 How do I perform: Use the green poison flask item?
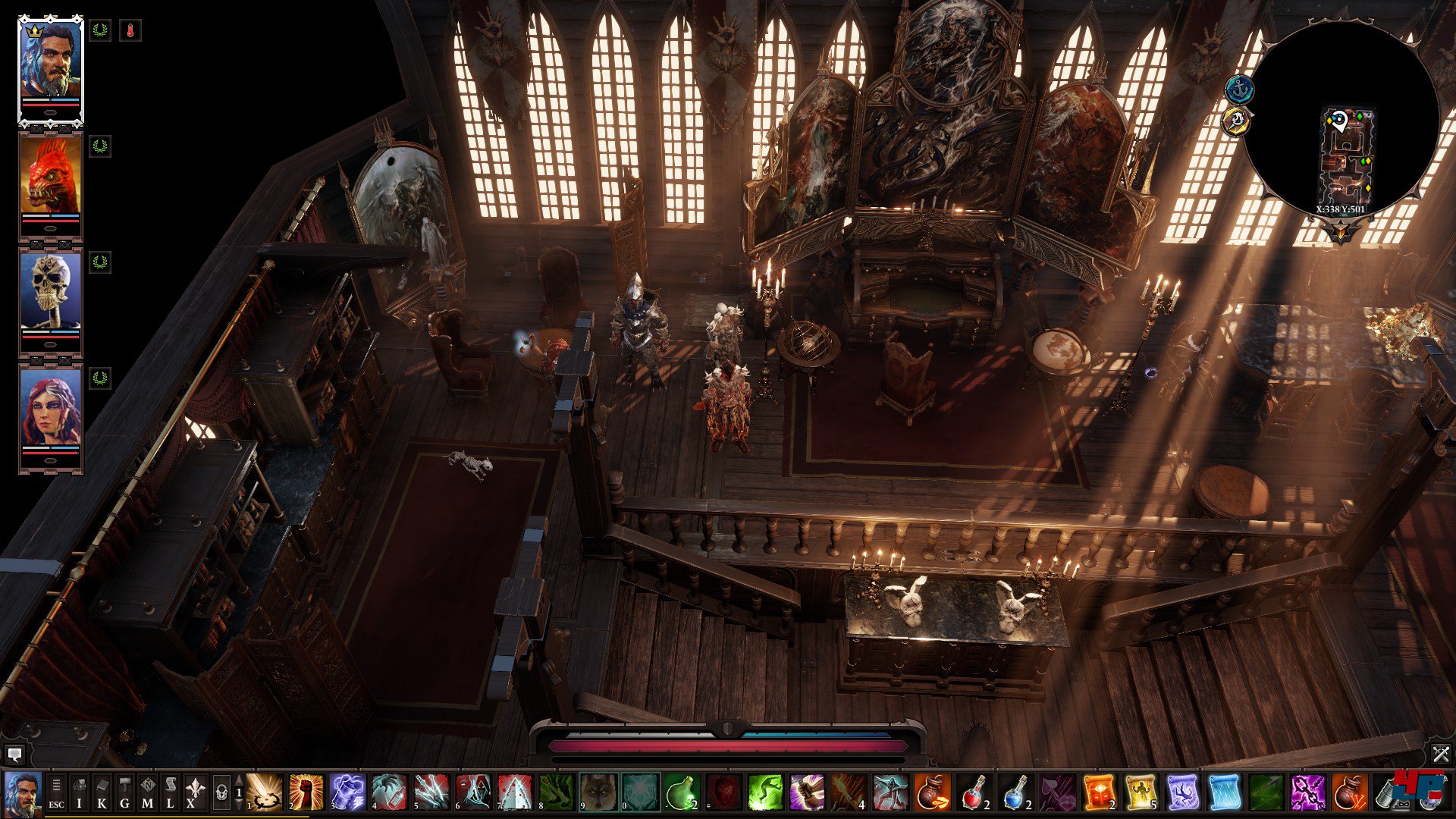(x=681, y=792)
